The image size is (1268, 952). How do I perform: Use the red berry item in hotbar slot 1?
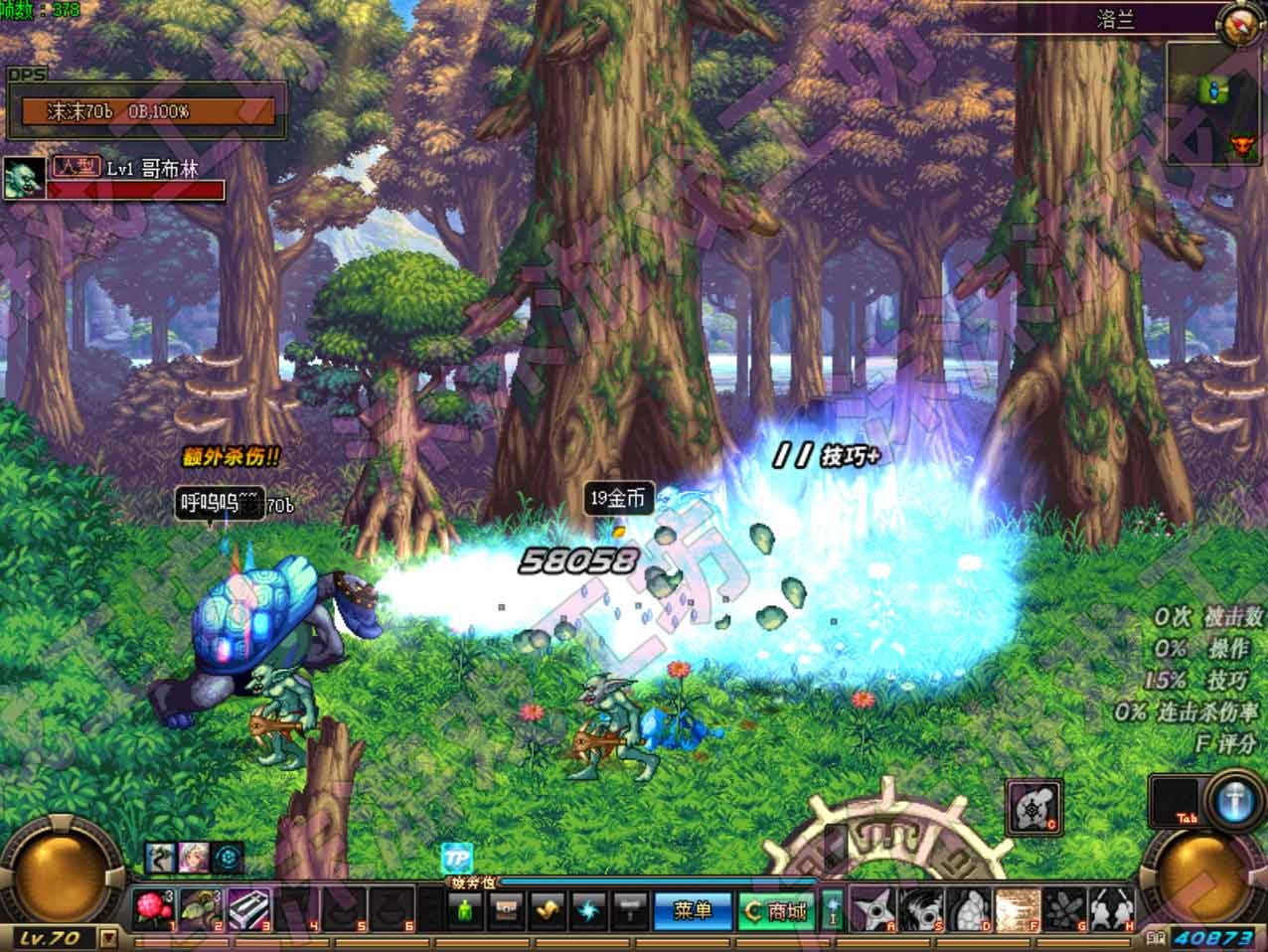click(153, 909)
